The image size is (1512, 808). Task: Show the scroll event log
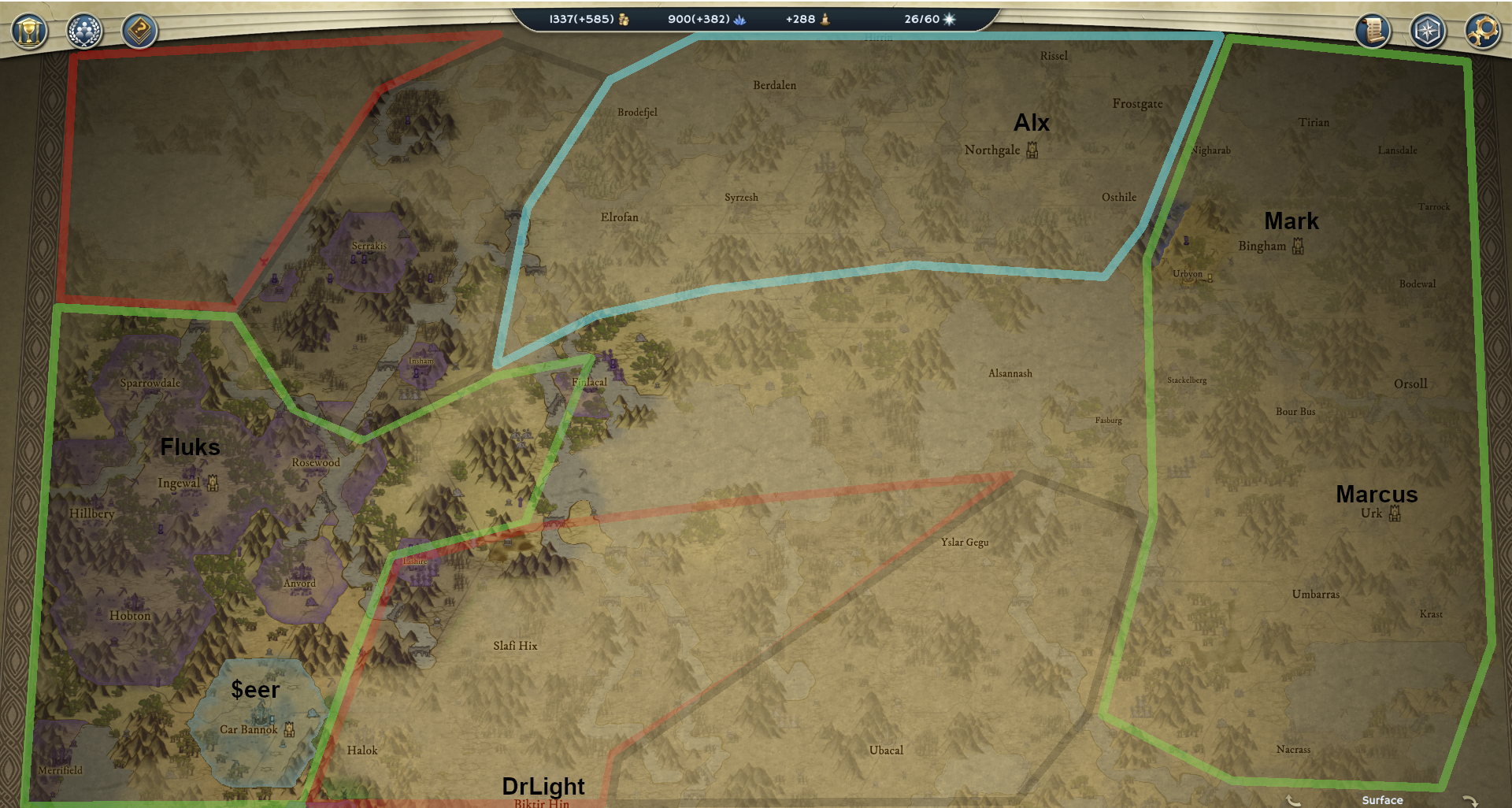[1373, 32]
